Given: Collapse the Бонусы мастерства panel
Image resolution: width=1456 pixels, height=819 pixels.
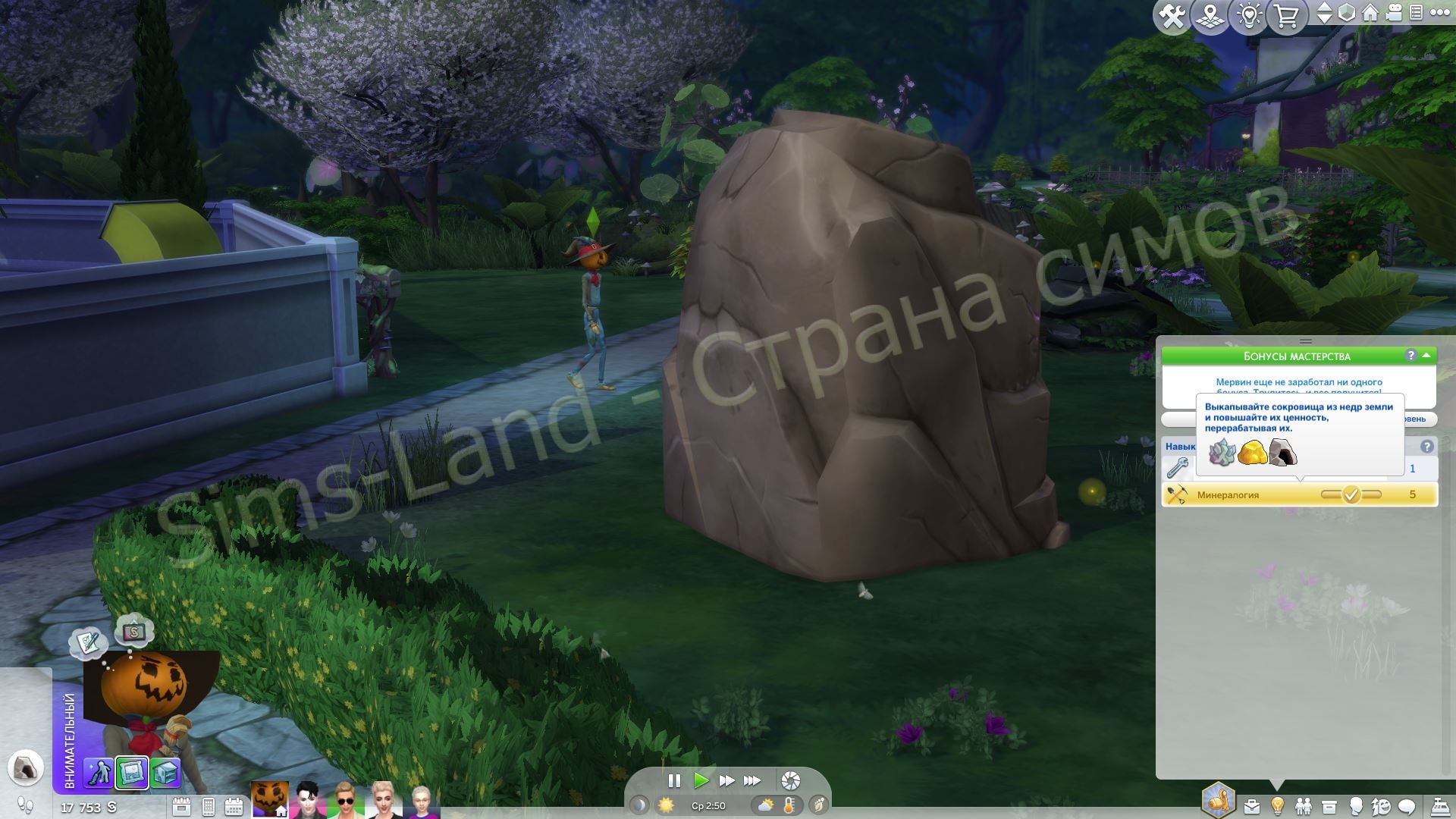Looking at the screenshot, I should 1426,355.
